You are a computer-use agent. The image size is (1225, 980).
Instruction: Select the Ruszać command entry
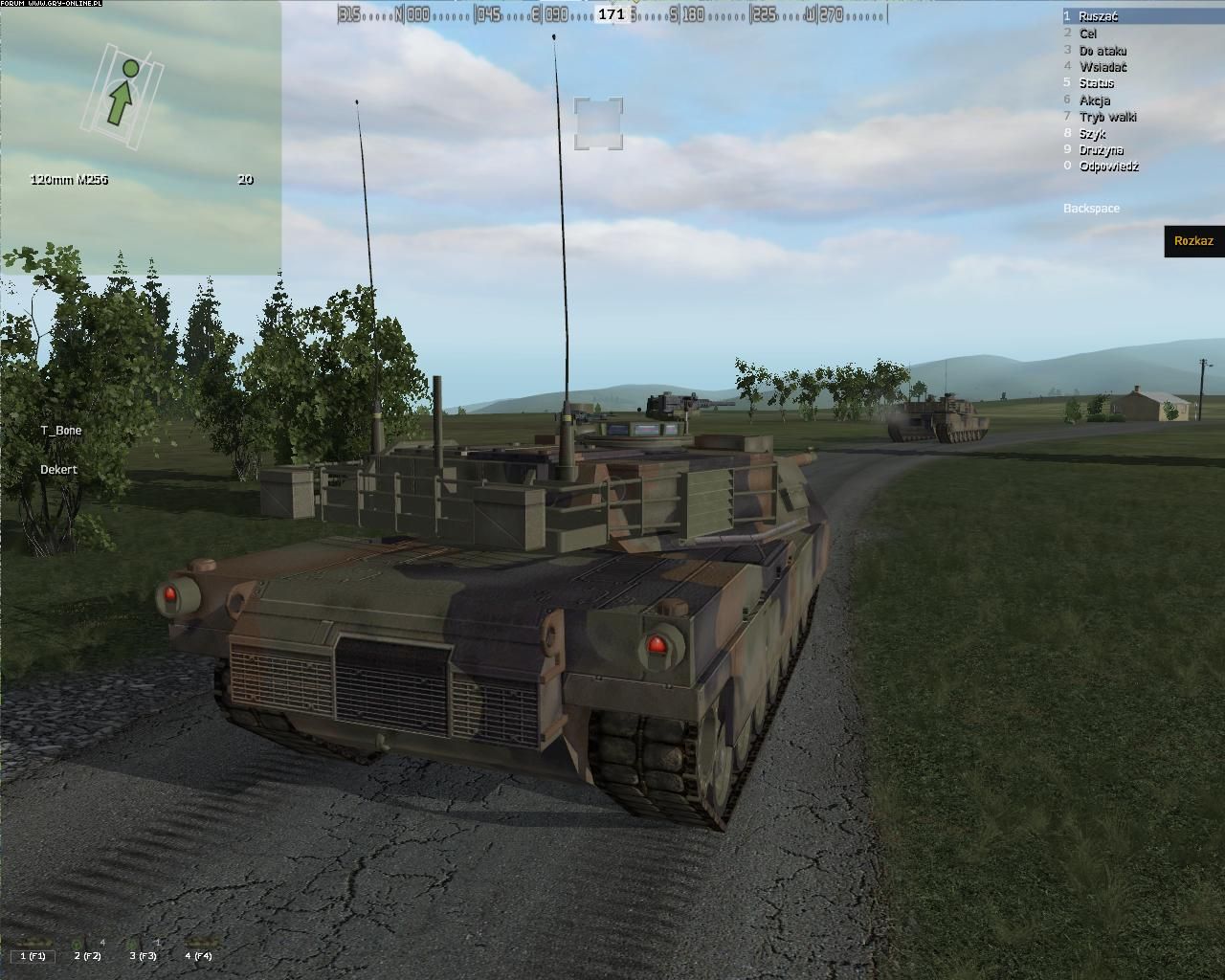[1098, 16]
